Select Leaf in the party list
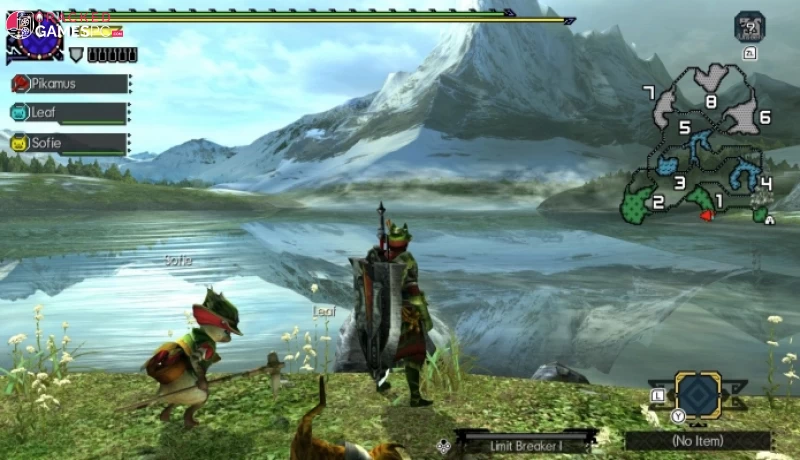The image size is (800, 460). coord(69,113)
